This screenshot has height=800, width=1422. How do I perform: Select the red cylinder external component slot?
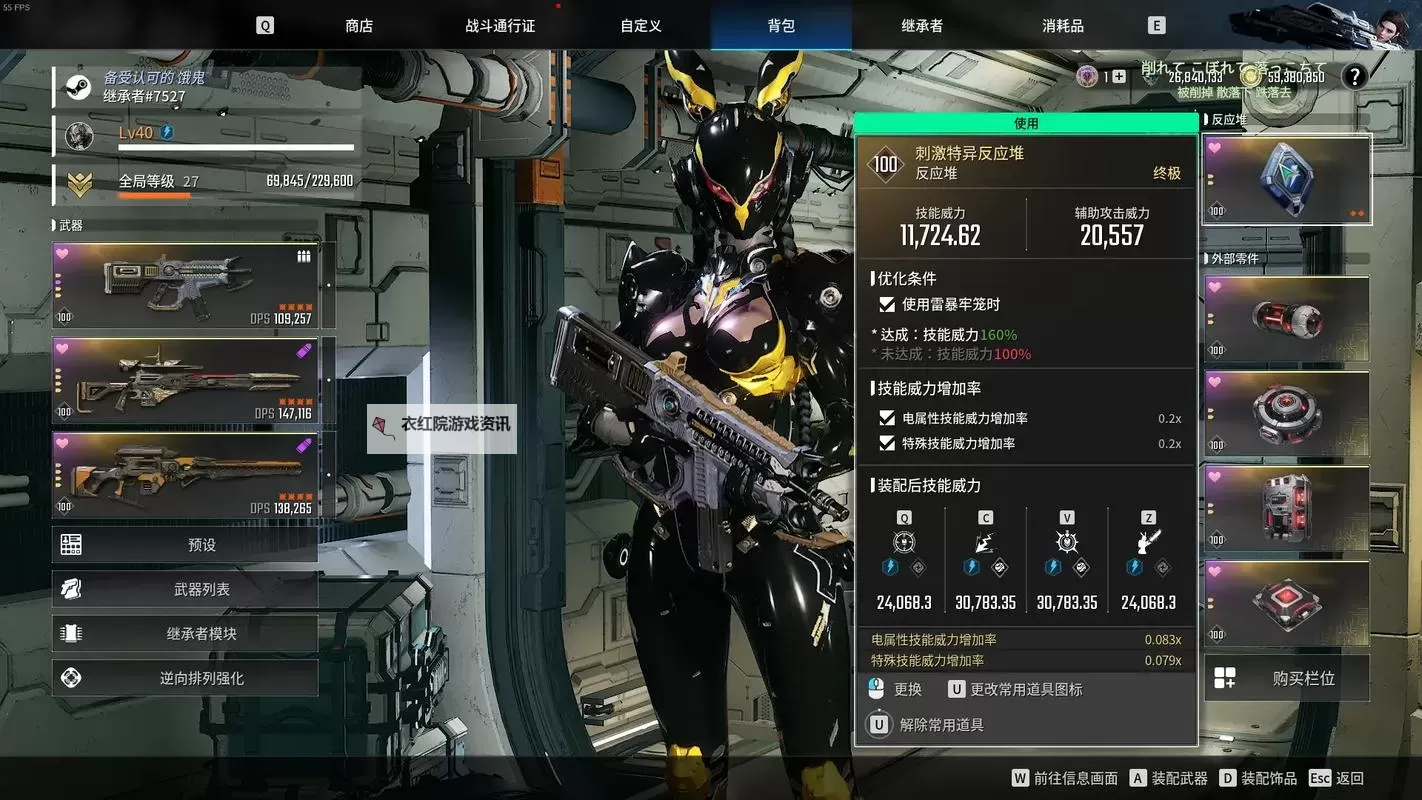(x=1286, y=319)
